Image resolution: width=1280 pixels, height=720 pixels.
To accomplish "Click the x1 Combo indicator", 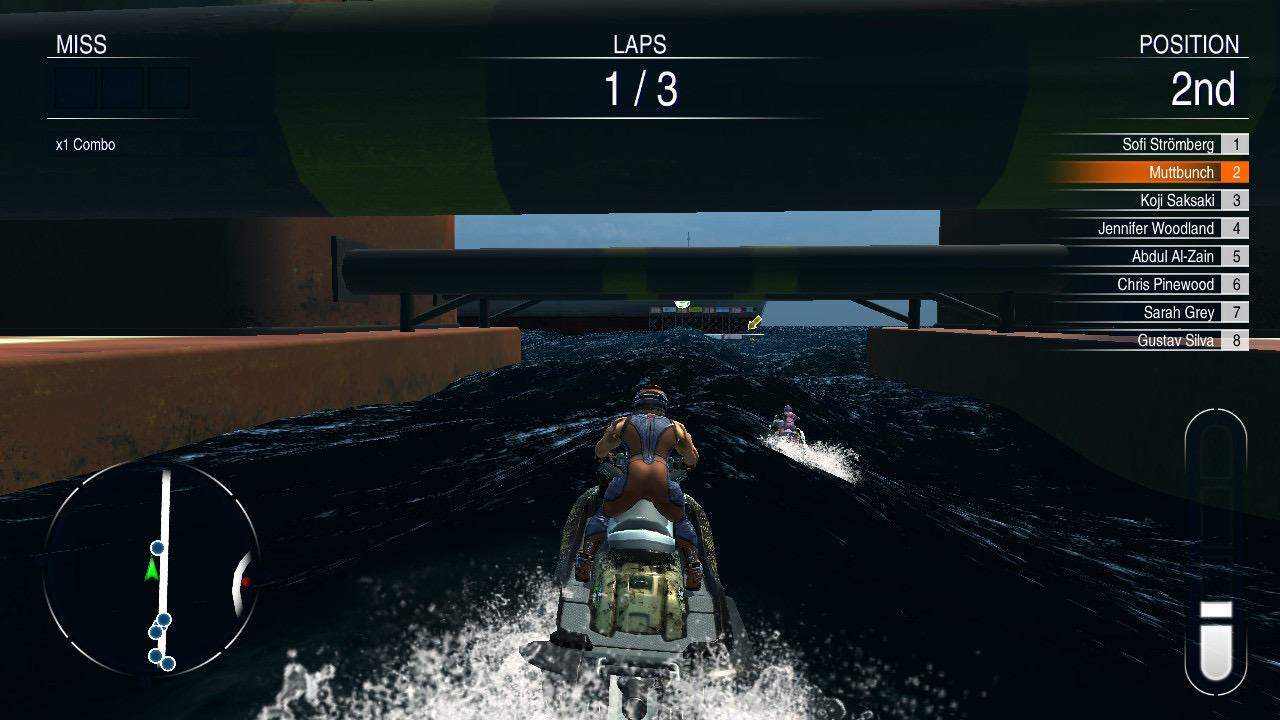I will pos(84,144).
